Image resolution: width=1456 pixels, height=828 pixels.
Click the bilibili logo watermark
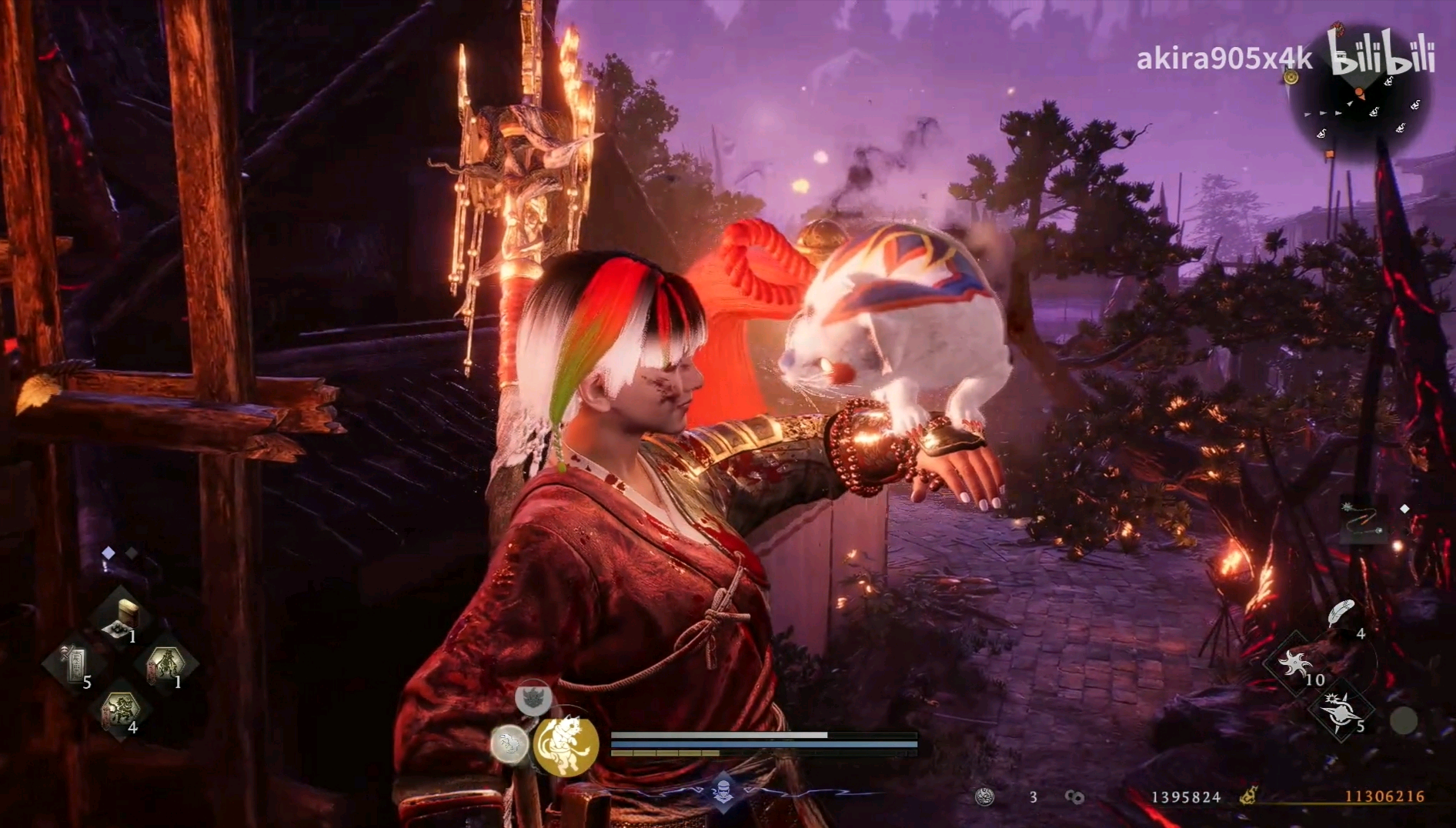tap(1382, 52)
